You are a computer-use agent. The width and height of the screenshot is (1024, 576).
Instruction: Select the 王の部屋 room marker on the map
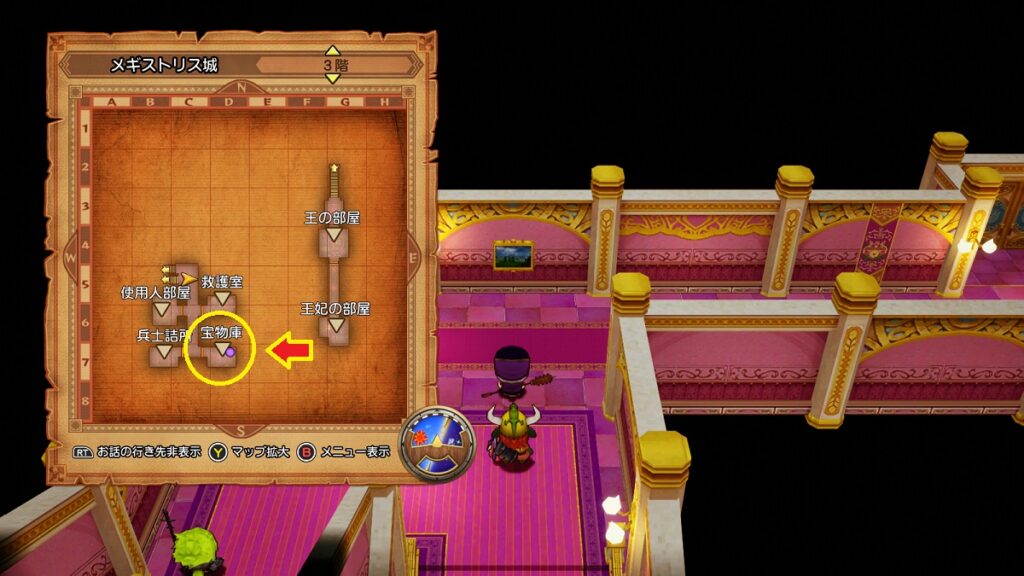(334, 234)
